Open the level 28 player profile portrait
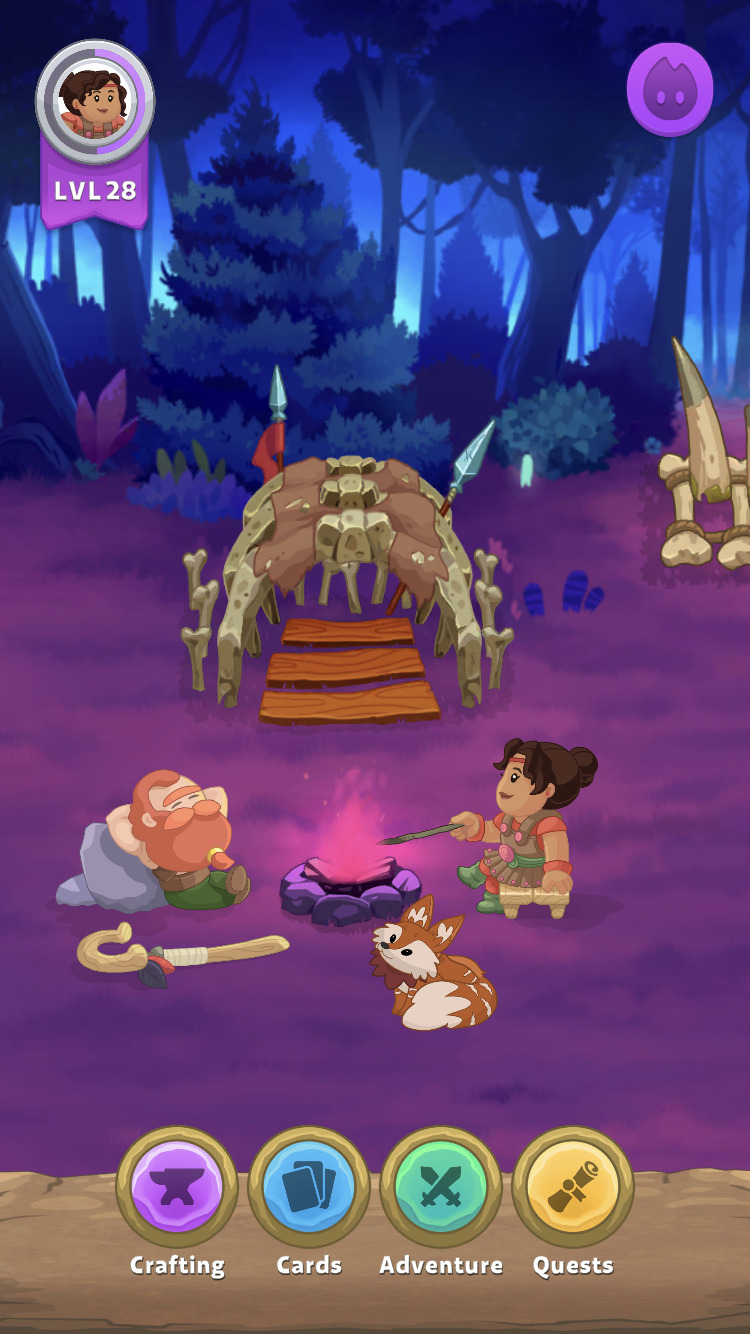This screenshot has width=750, height=1334. tap(95, 101)
